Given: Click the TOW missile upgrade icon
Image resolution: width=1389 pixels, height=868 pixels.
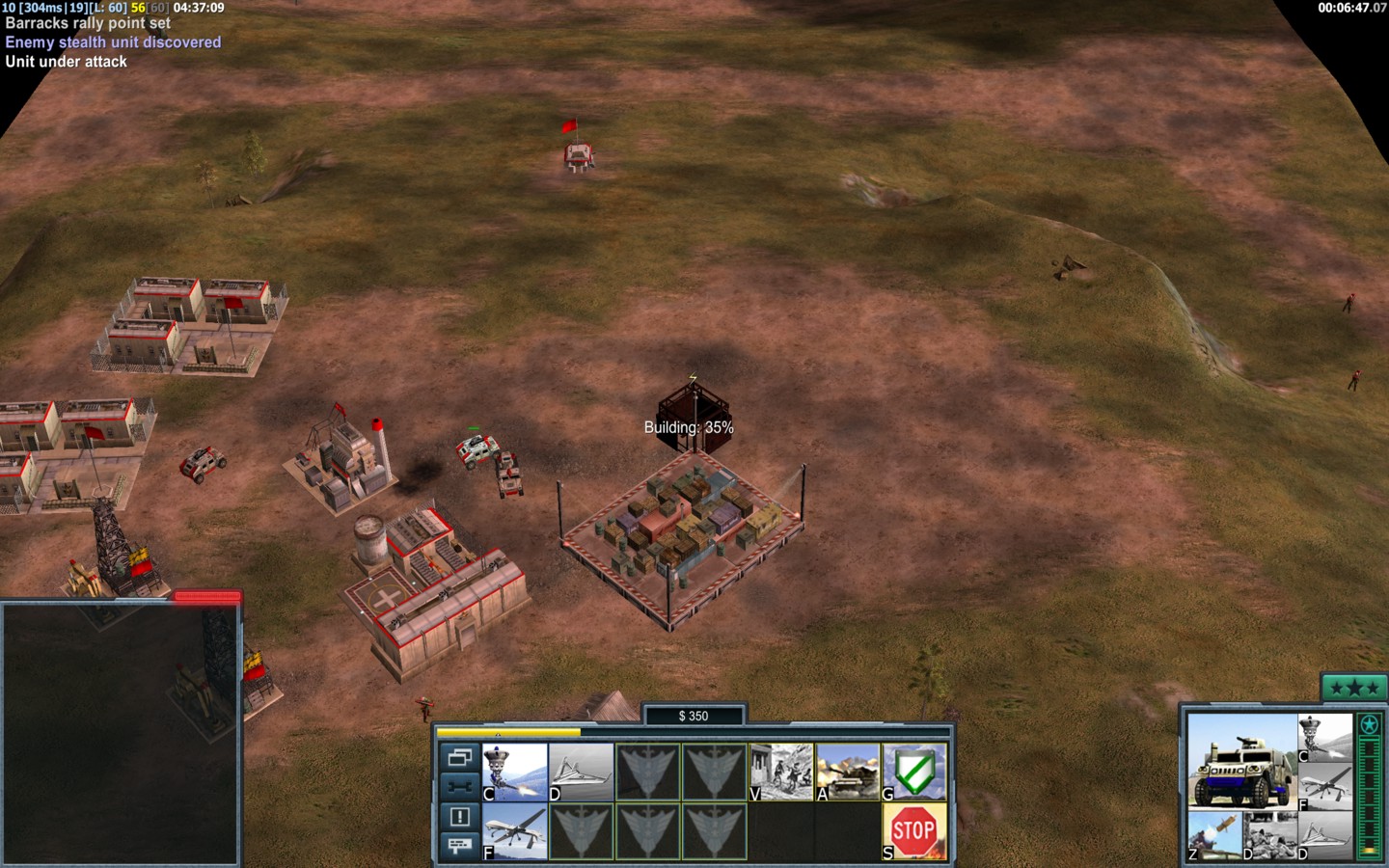Looking at the screenshot, I should click(x=1213, y=835).
